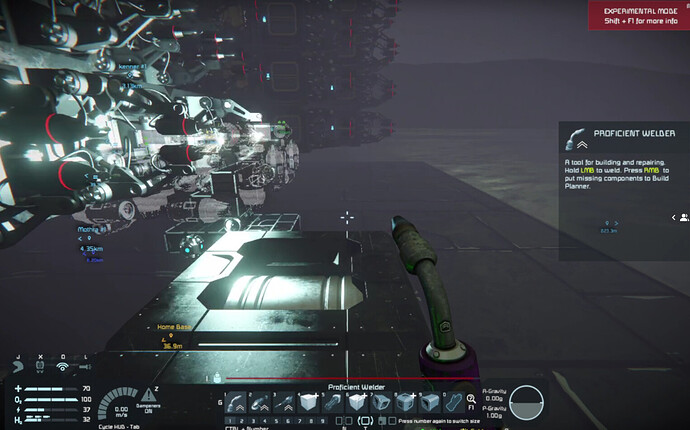Choose the armor block in slot 4

(x=309, y=402)
